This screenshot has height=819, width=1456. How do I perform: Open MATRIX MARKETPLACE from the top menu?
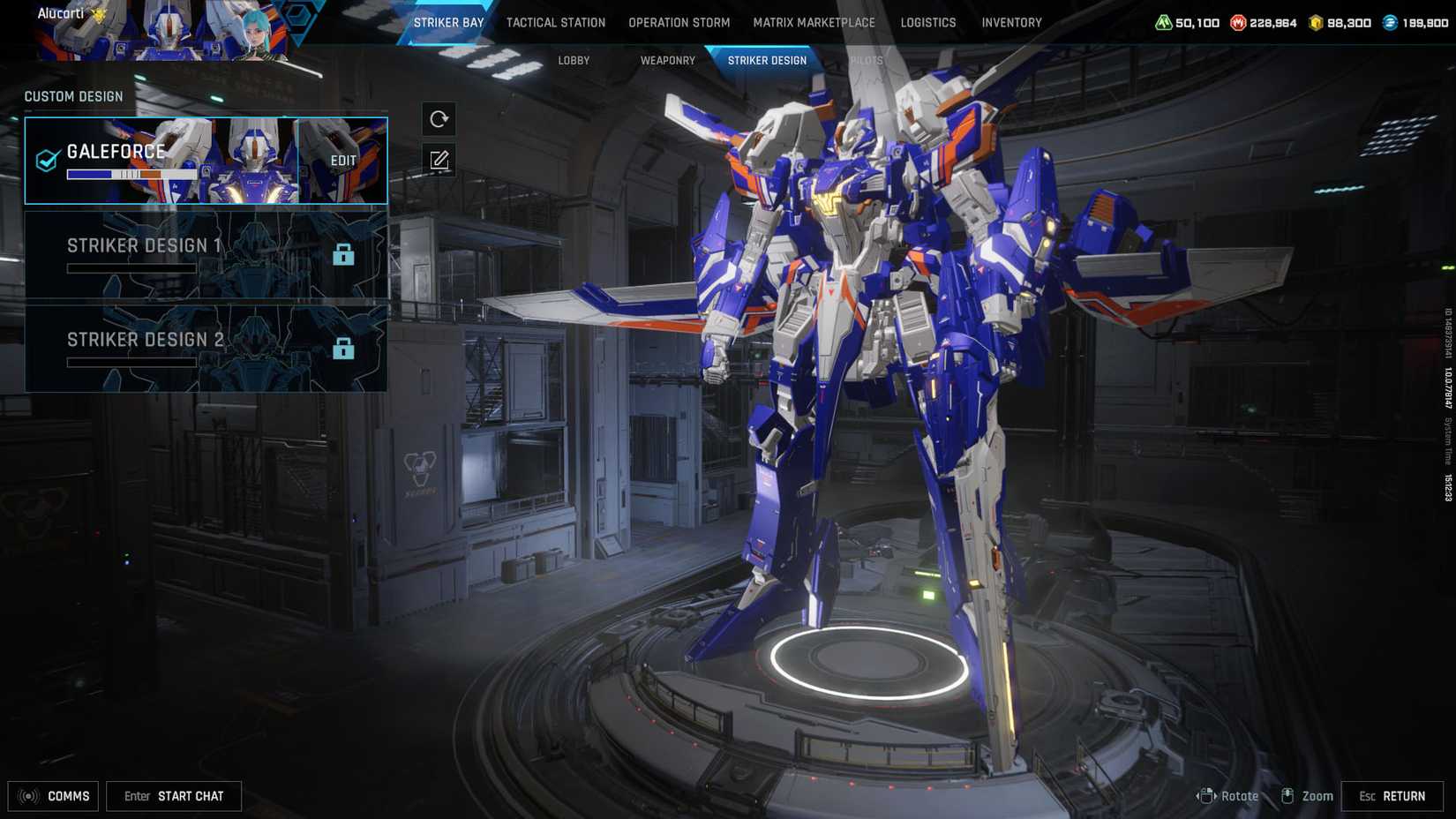pyautogui.click(x=814, y=22)
